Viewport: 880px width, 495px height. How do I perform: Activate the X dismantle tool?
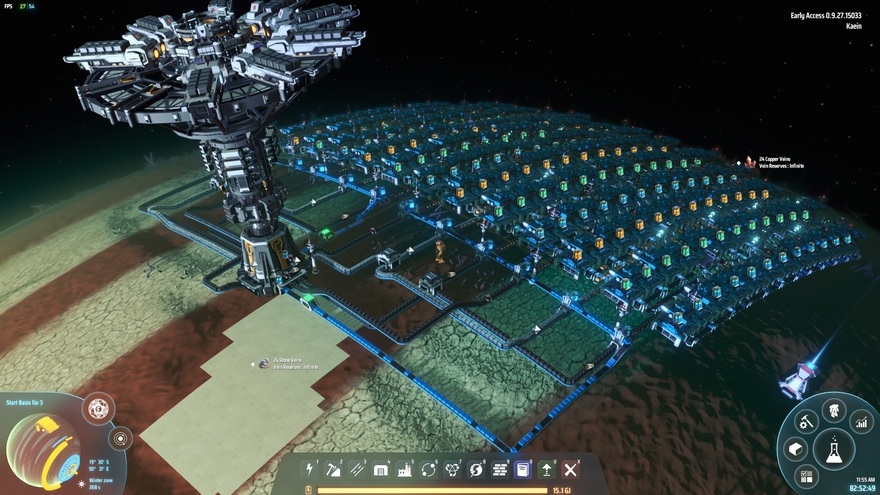pyautogui.click(x=571, y=469)
